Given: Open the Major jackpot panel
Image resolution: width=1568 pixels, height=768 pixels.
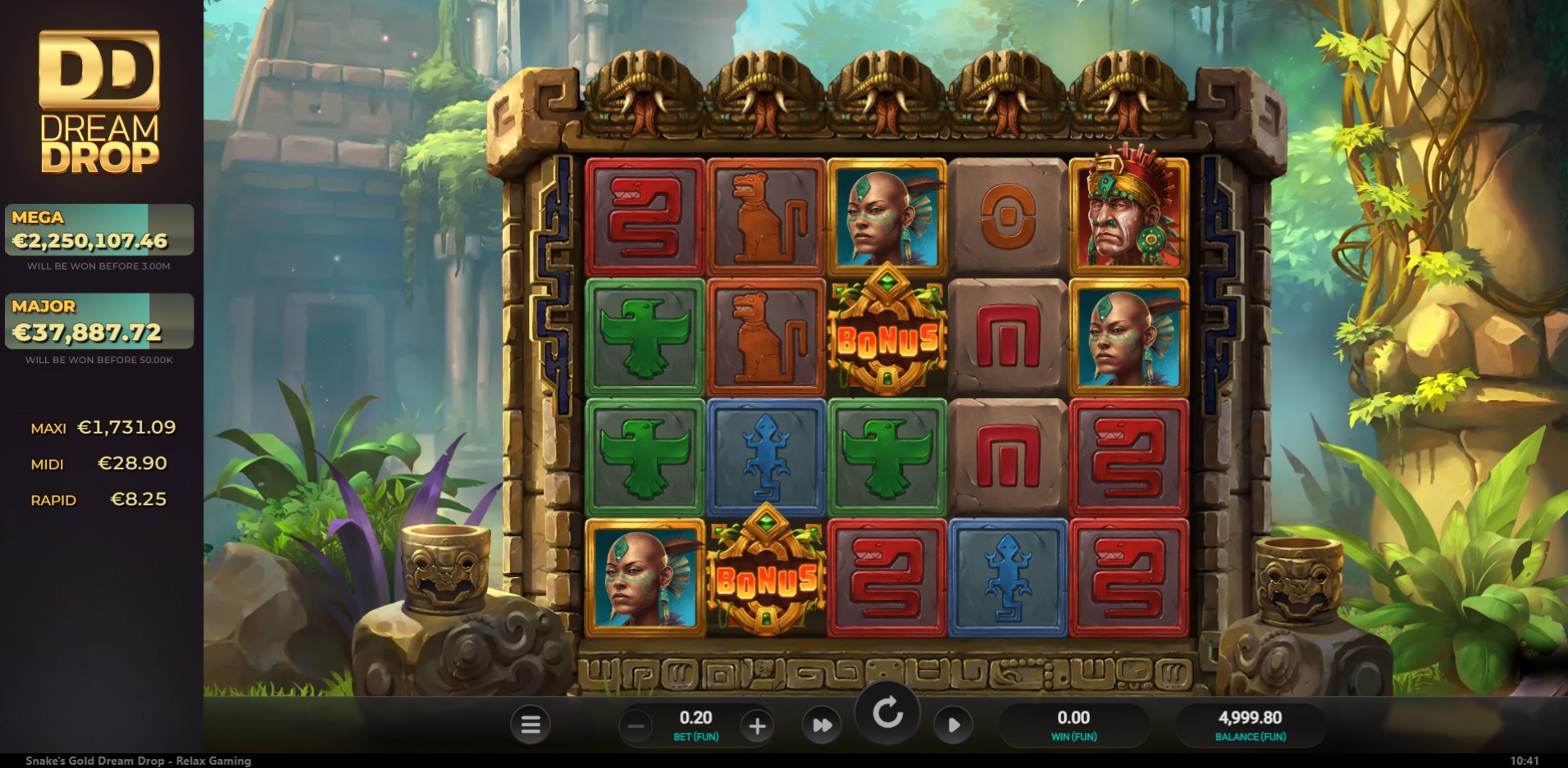Looking at the screenshot, I should point(99,321).
